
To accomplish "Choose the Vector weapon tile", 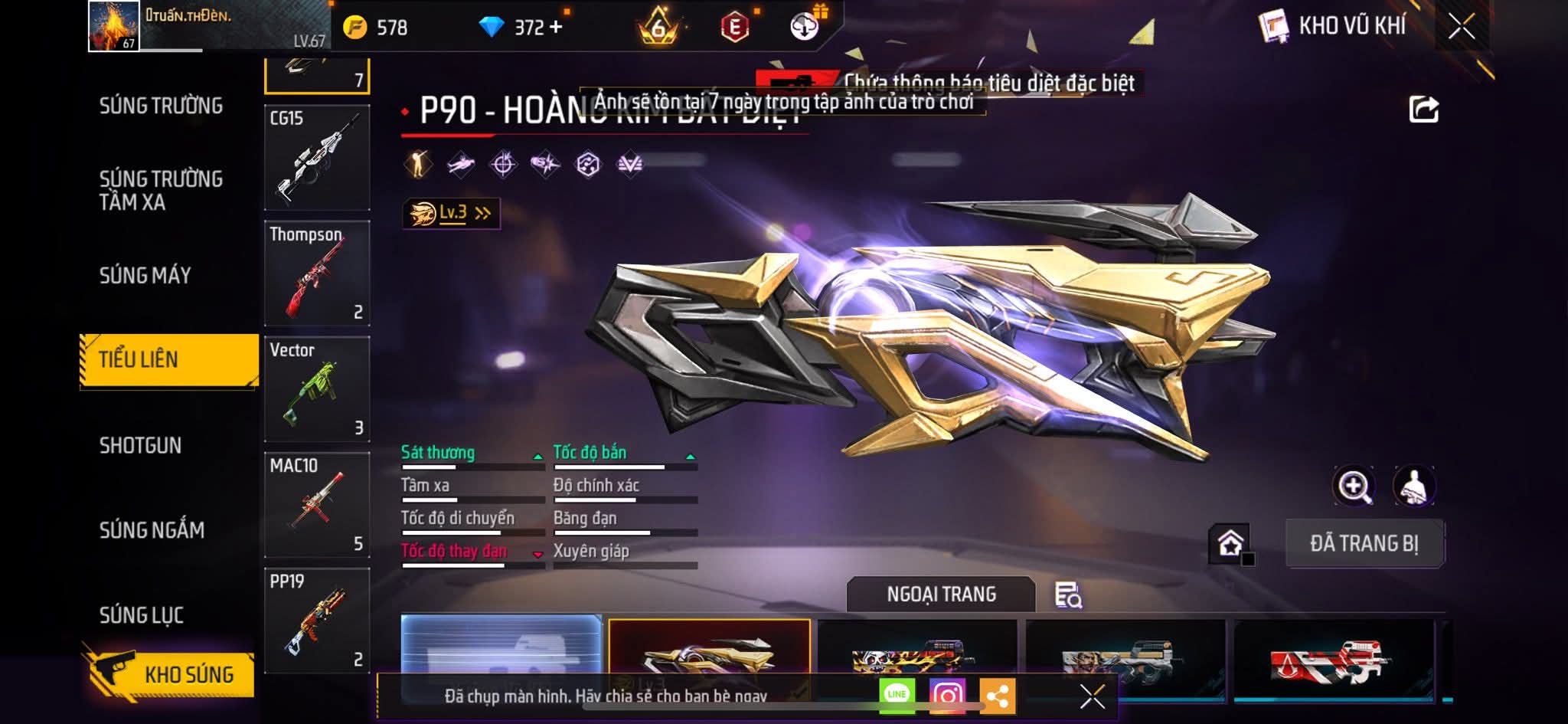I will coord(317,389).
